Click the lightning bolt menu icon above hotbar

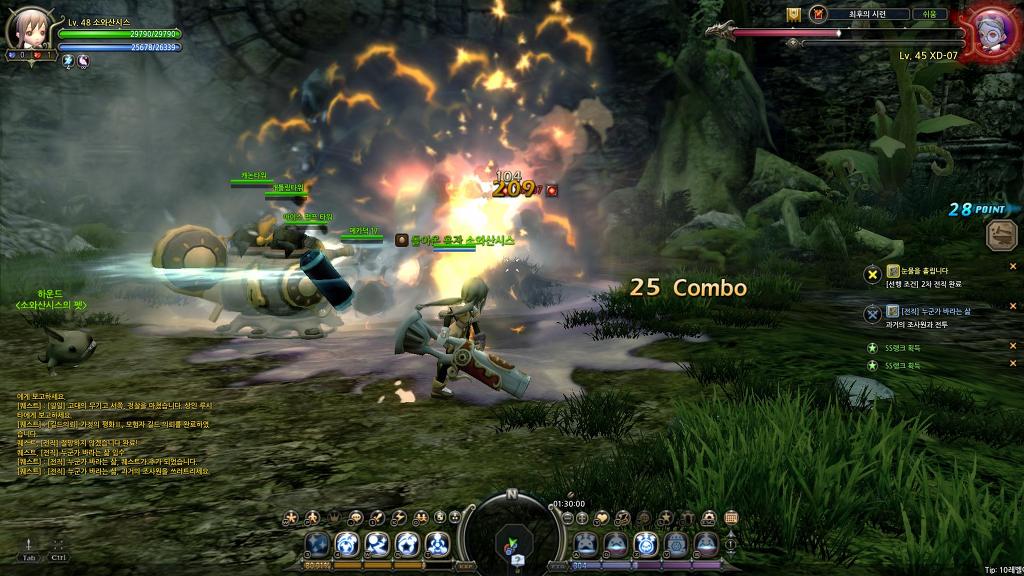[x=399, y=517]
